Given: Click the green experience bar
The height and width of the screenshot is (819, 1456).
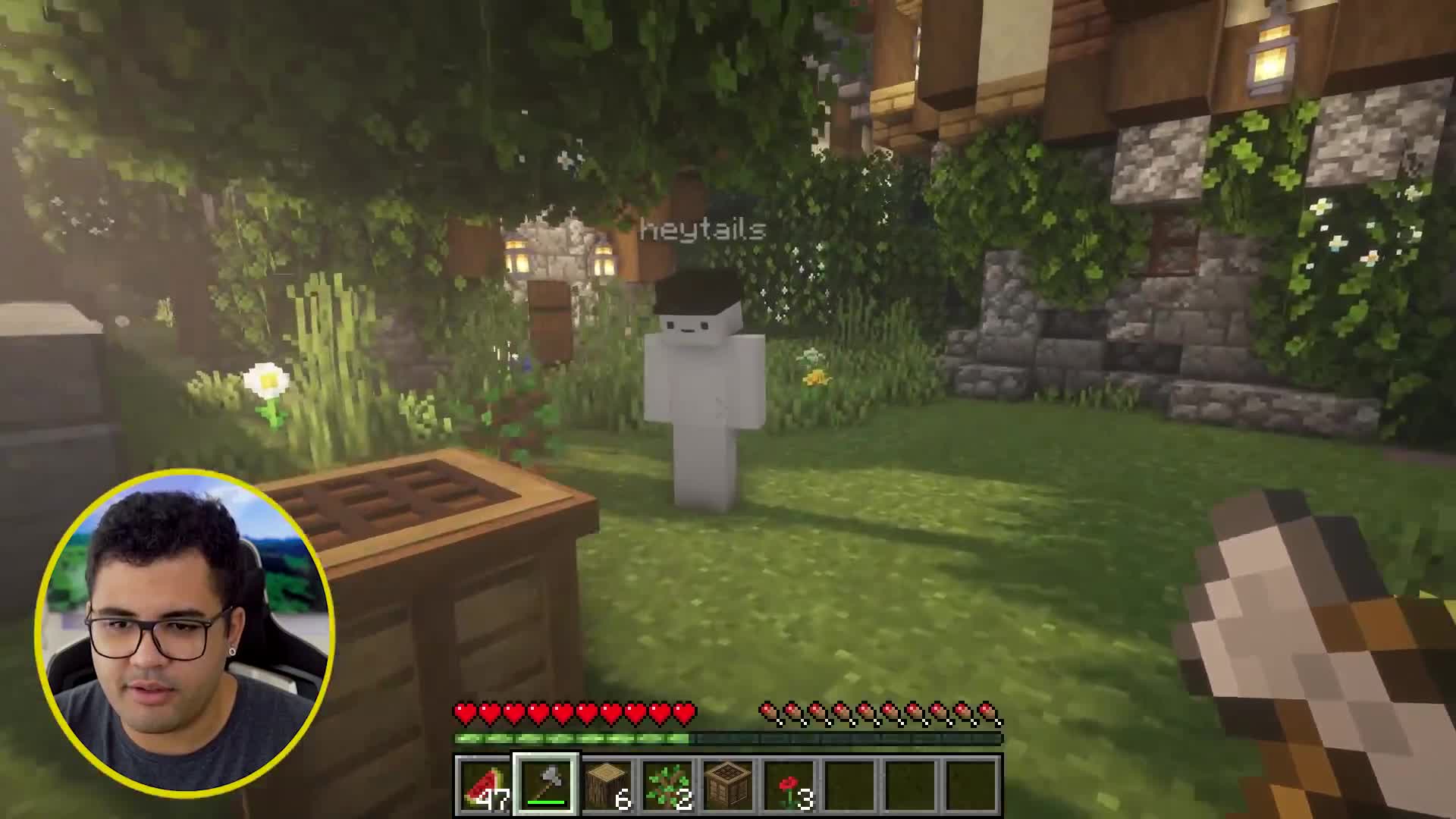Looking at the screenshot, I should tap(573, 737).
